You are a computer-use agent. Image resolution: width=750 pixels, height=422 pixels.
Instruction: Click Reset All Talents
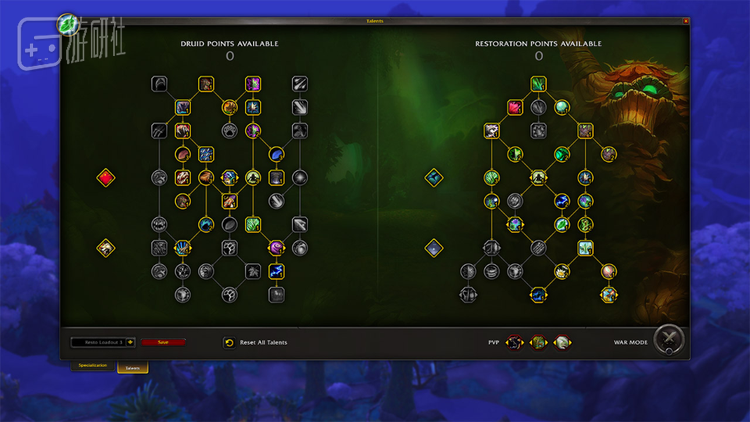(x=256, y=342)
